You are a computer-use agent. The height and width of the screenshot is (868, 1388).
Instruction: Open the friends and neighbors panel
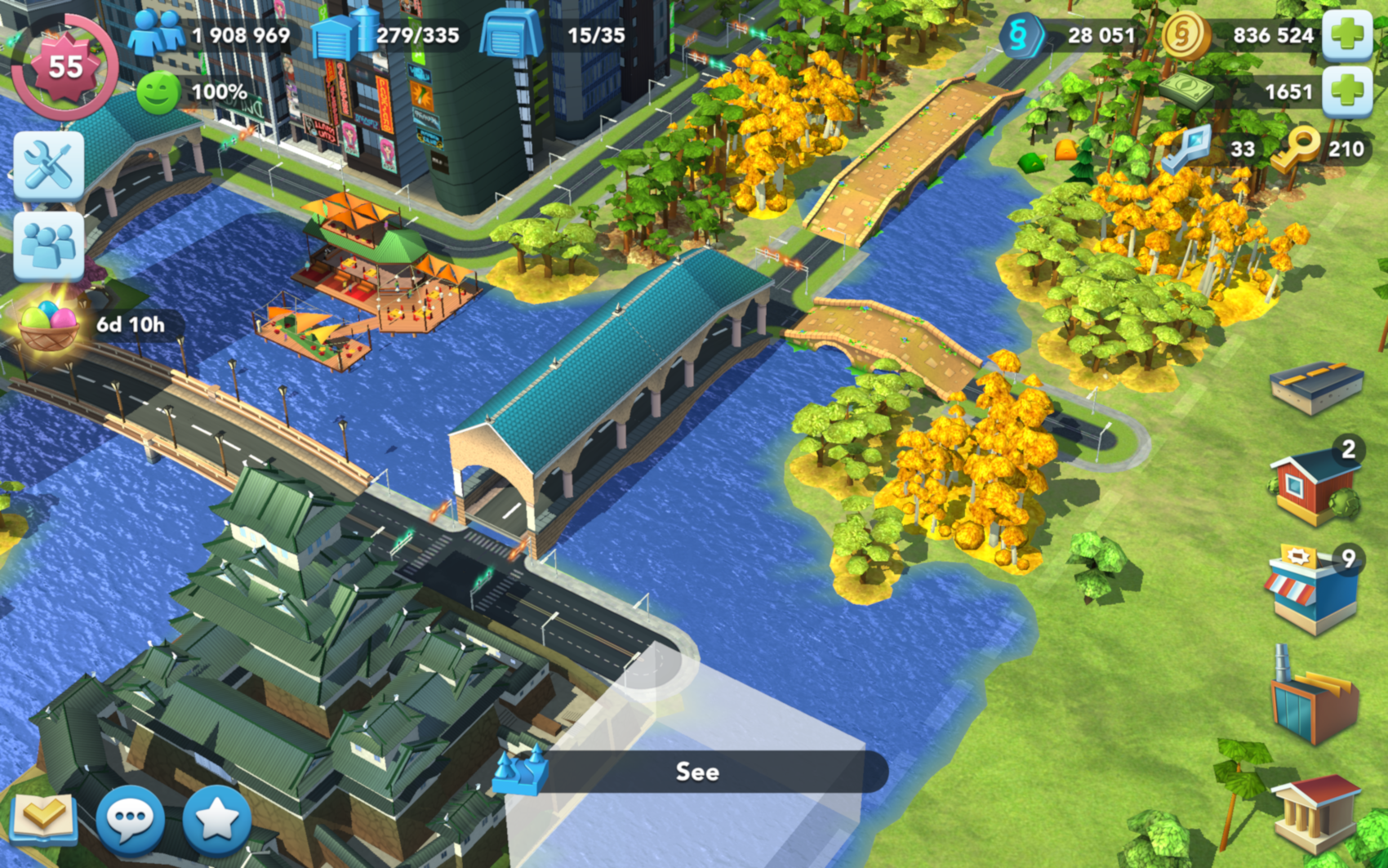(48, 246)
